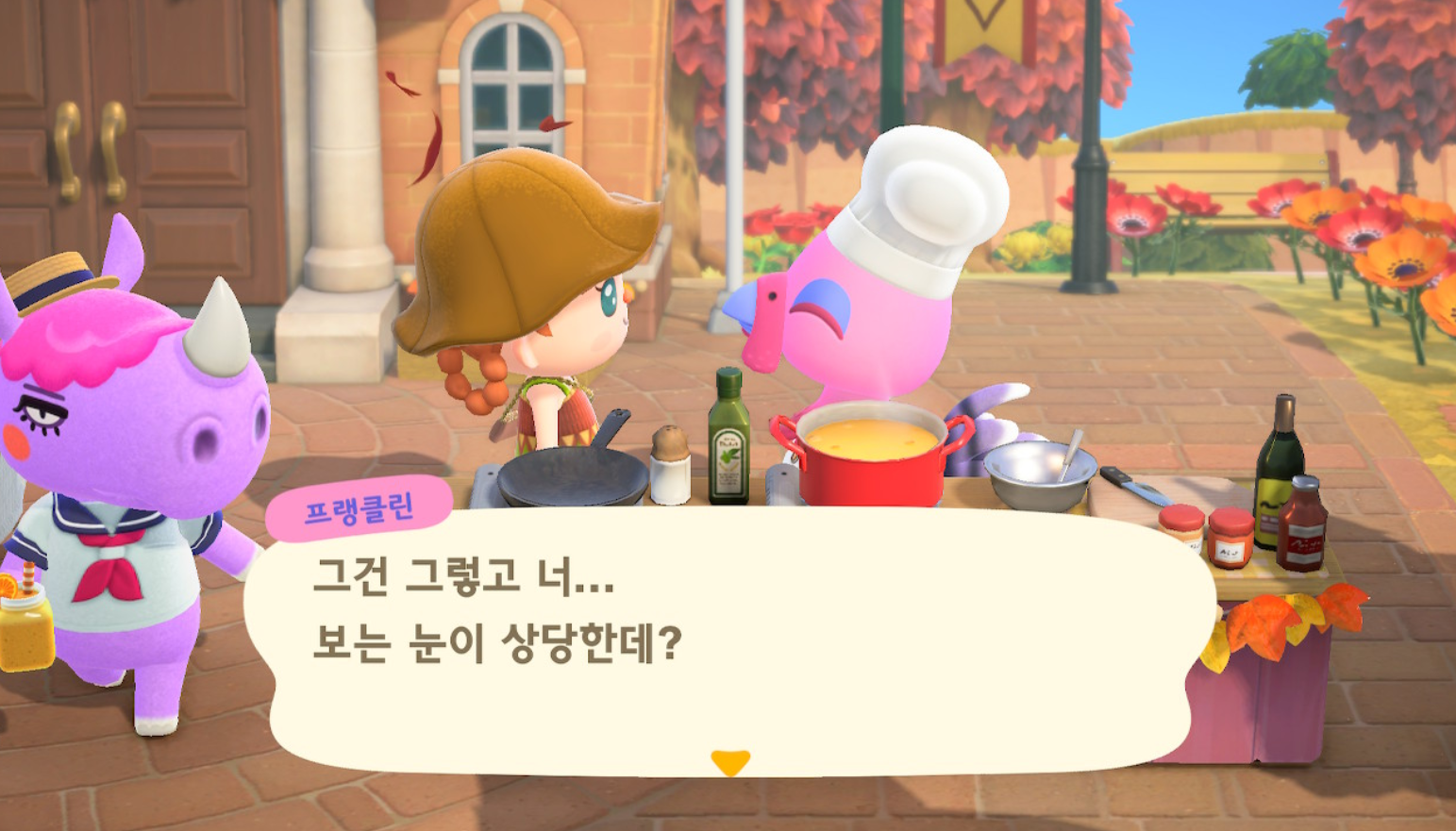Click the yellow soup inside the pot
Viewport: 1456px width, 831px height.
(868, 436)
